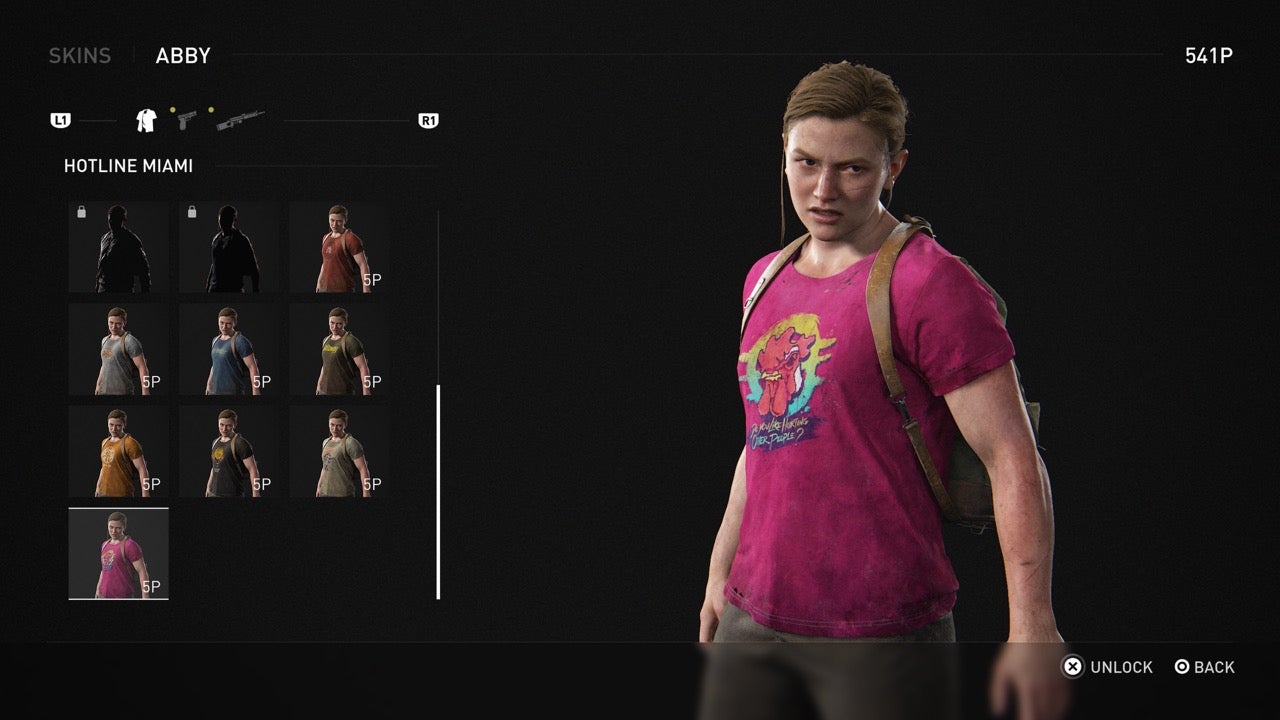The height and width of the screenshot is (720, 1280).
Task: Select the gray shirt skin thumbnail
Action: tap(118, 348)
